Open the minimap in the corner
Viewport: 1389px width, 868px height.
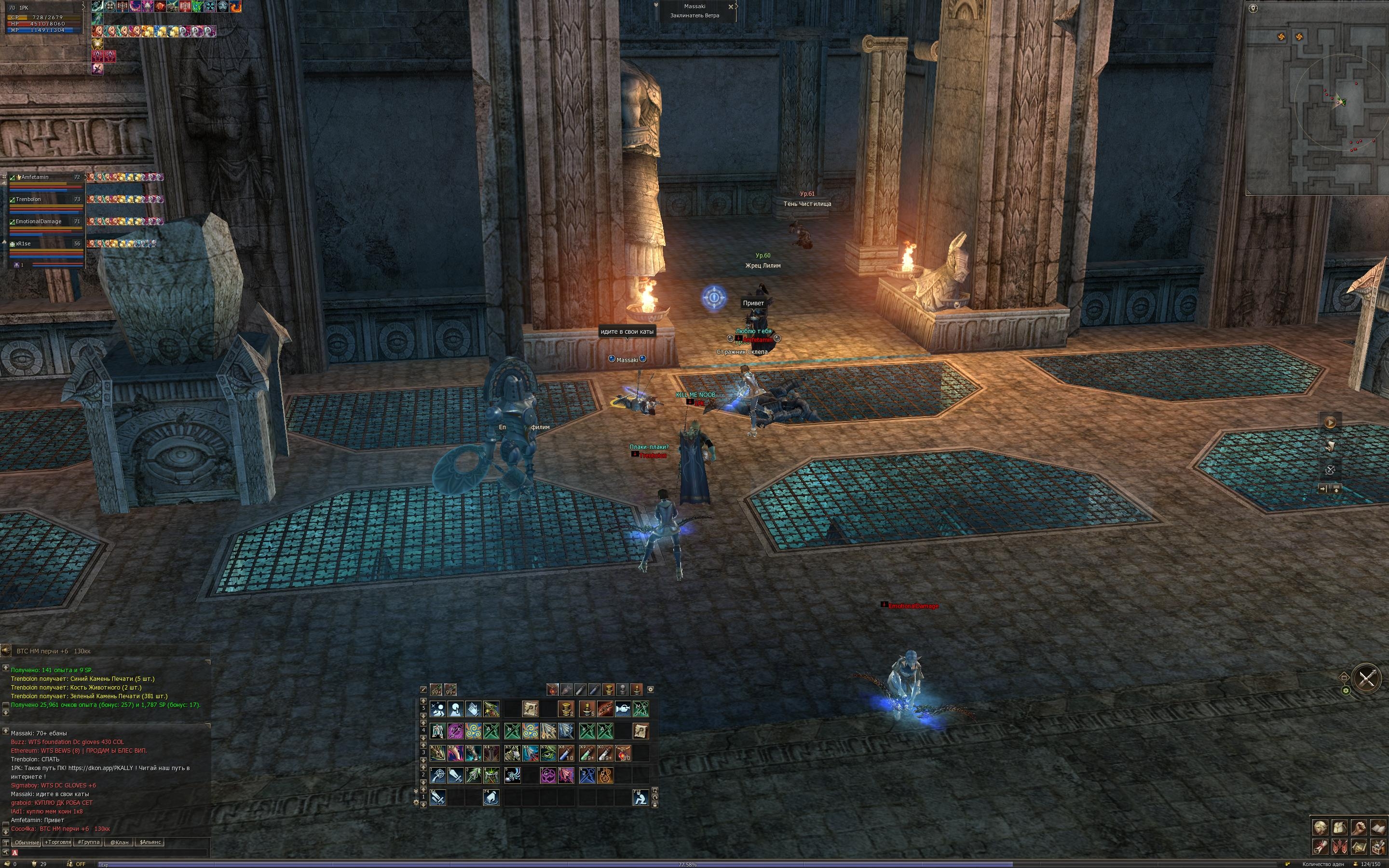click(x=1317, y=97)
